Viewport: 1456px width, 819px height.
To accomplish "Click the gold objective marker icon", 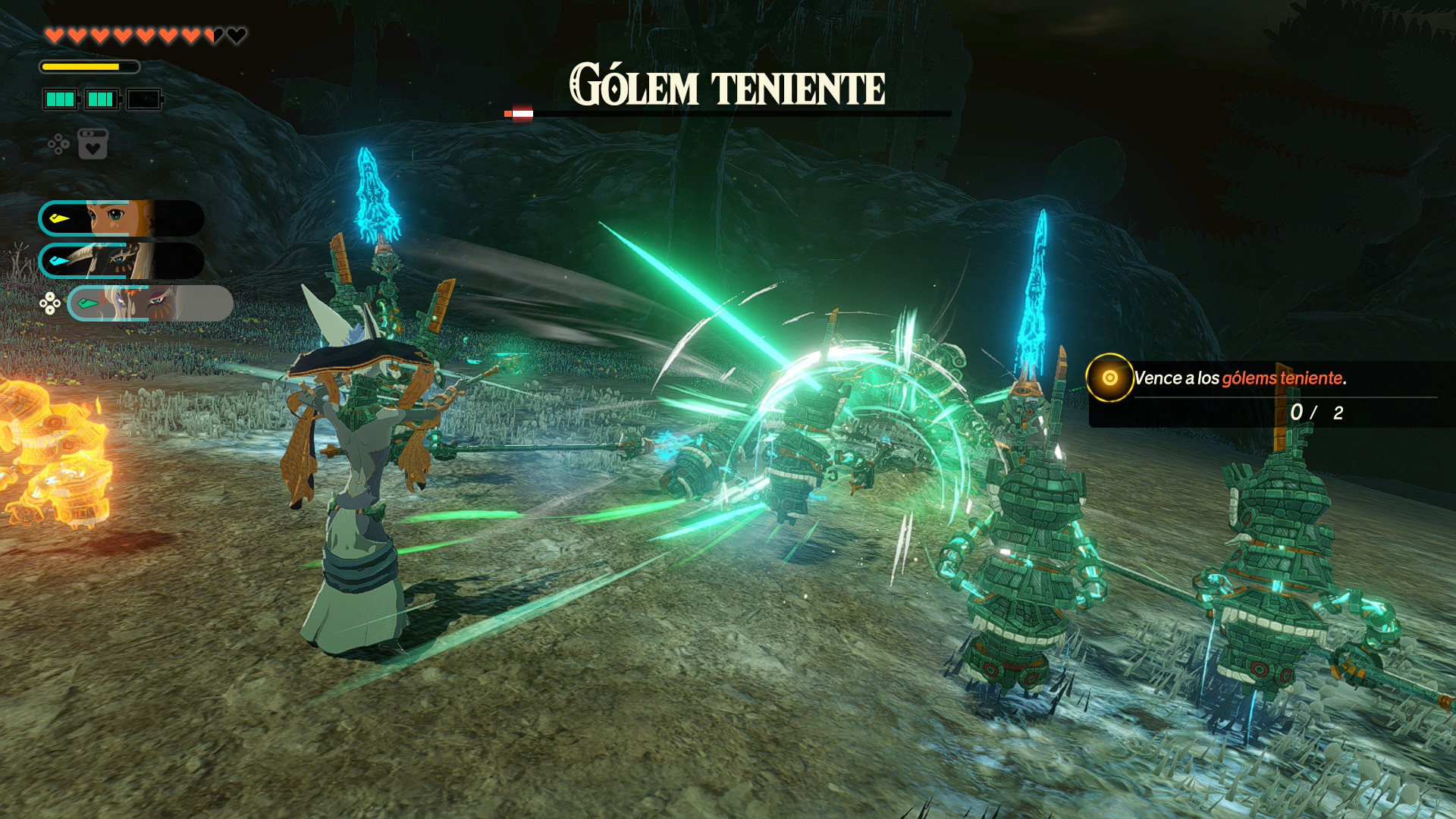I will click(1109, 378).
